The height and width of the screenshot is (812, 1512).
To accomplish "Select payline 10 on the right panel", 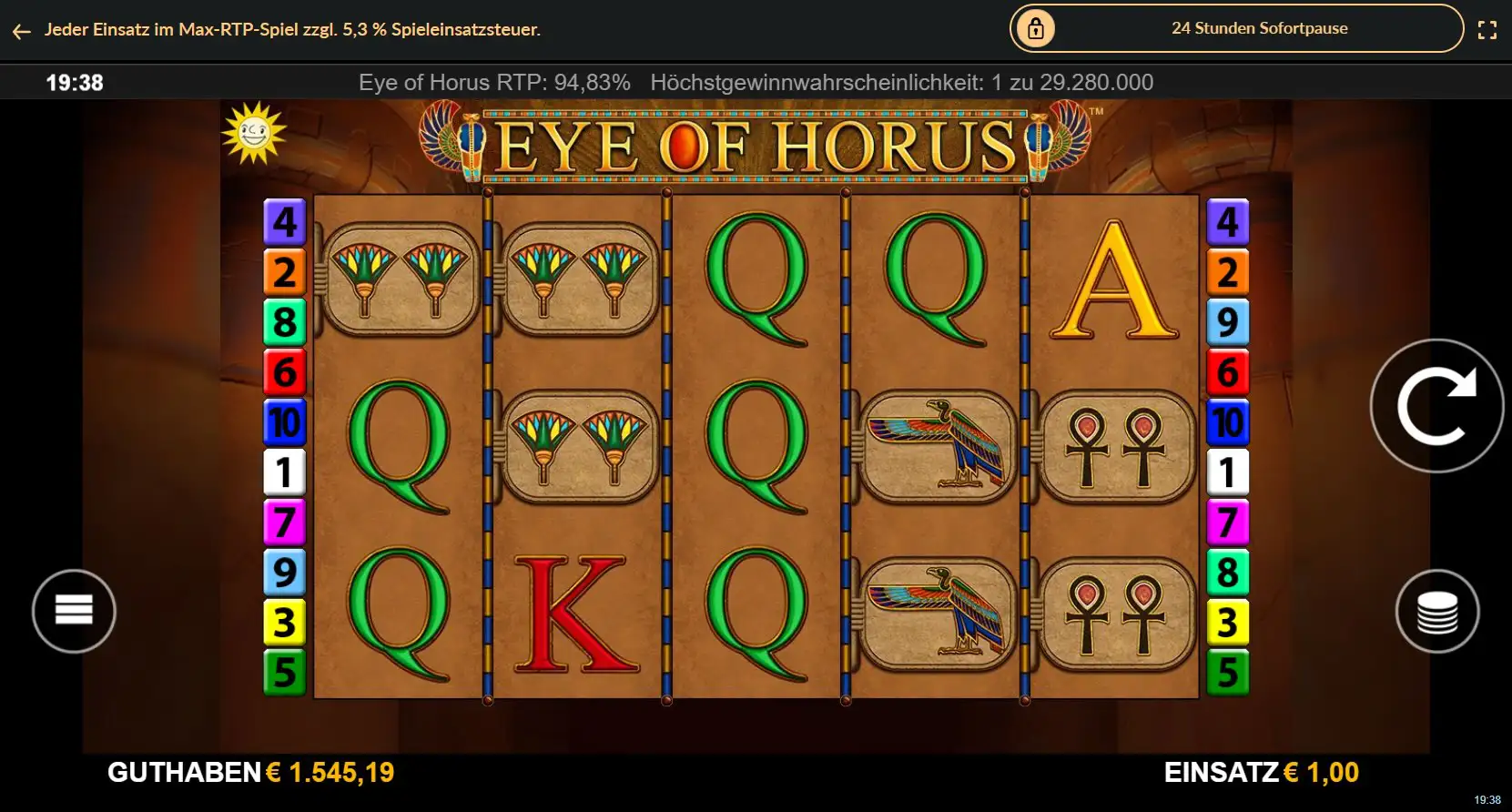I will tap(1229, 421).
